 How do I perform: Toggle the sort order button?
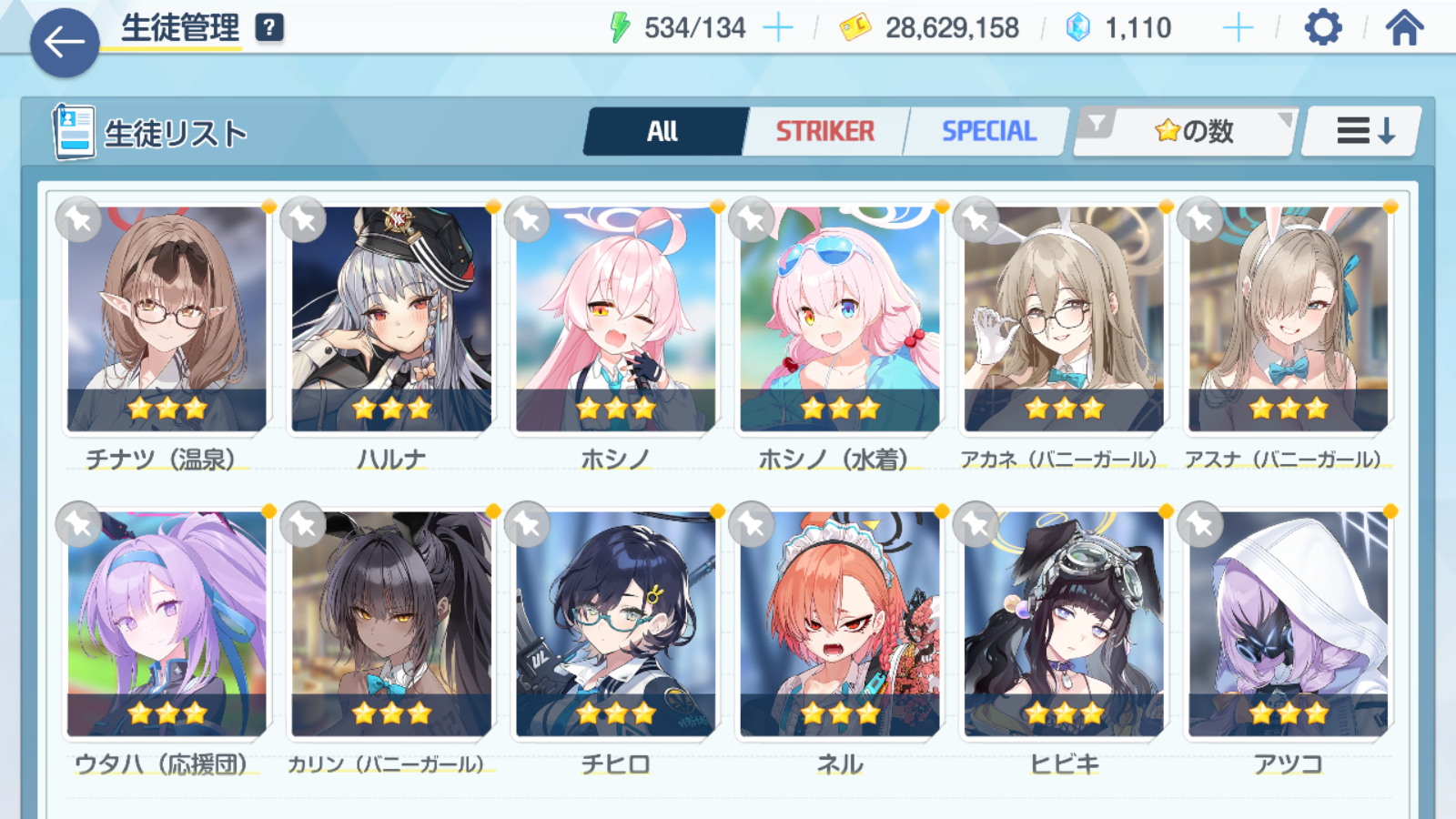(x=1363, y=132)
